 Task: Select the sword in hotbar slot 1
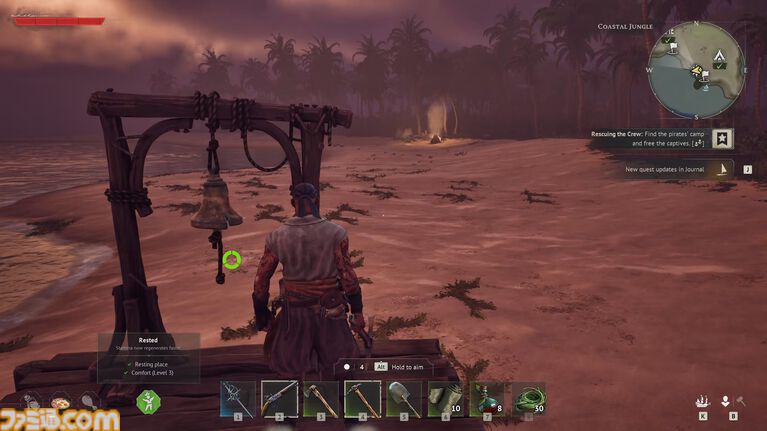pyautogui.click(x=238, y=398)
